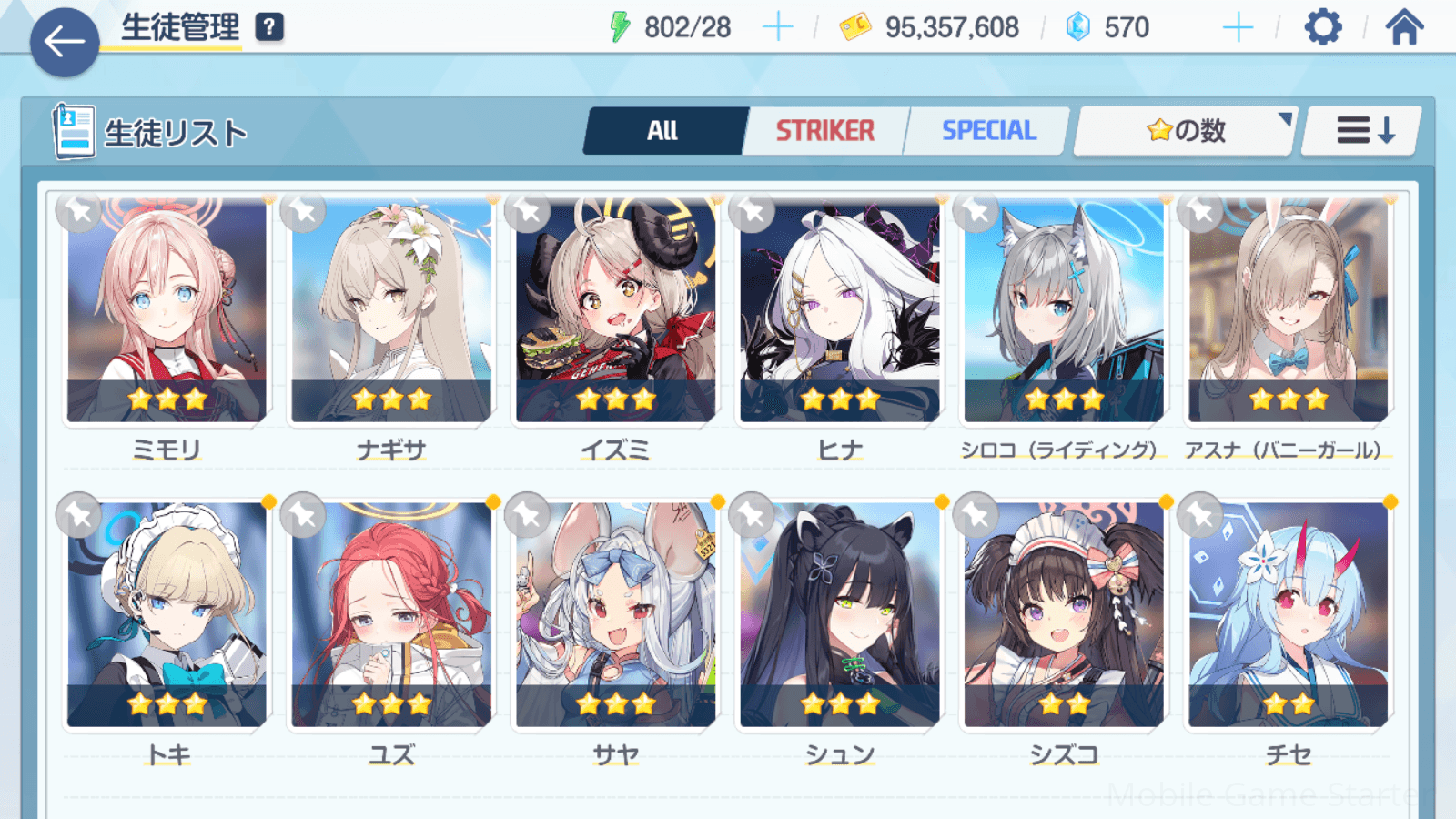The height and width of the screenshot is (819, 1456).
Task: Go back using the arrow button
Action: [65, 42]
